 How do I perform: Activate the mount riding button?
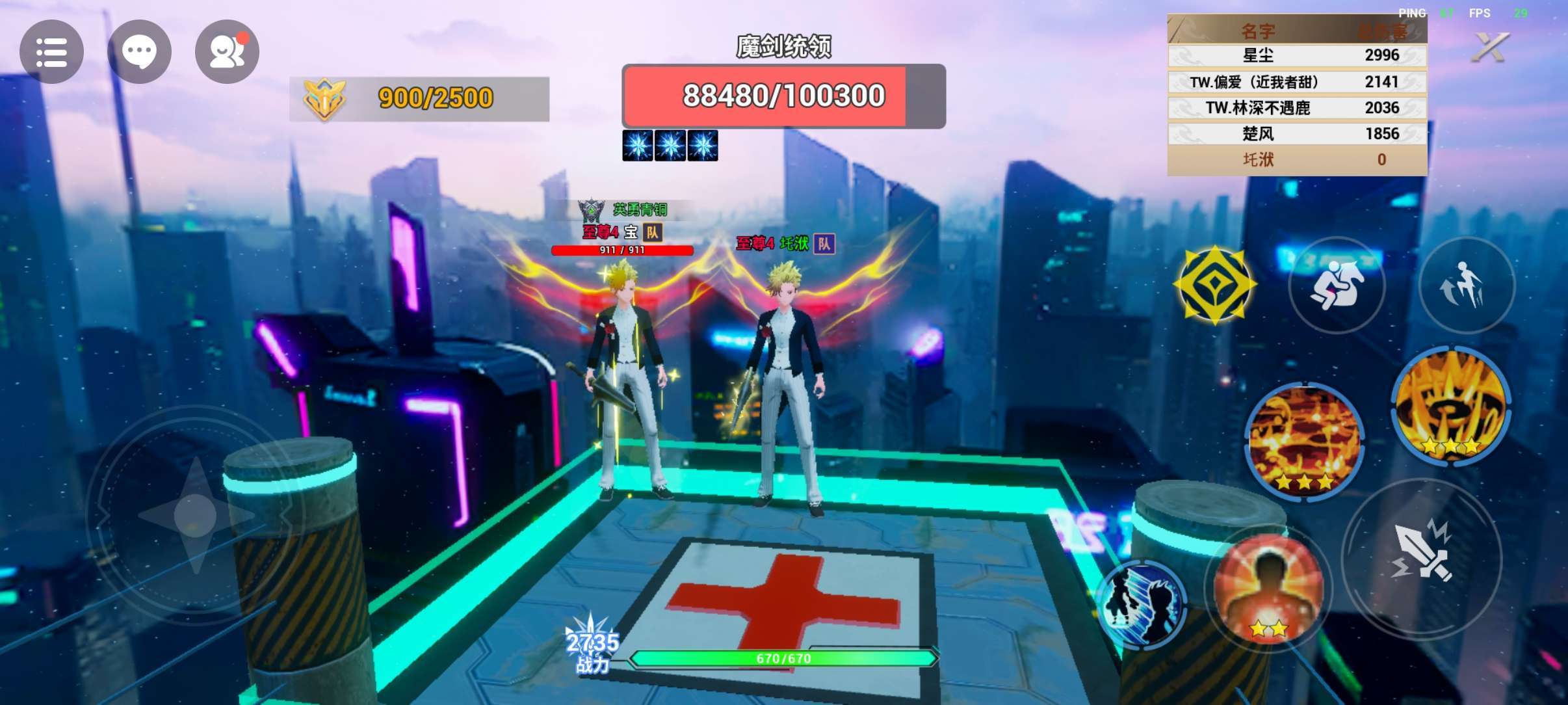(x=1337, y=285)
